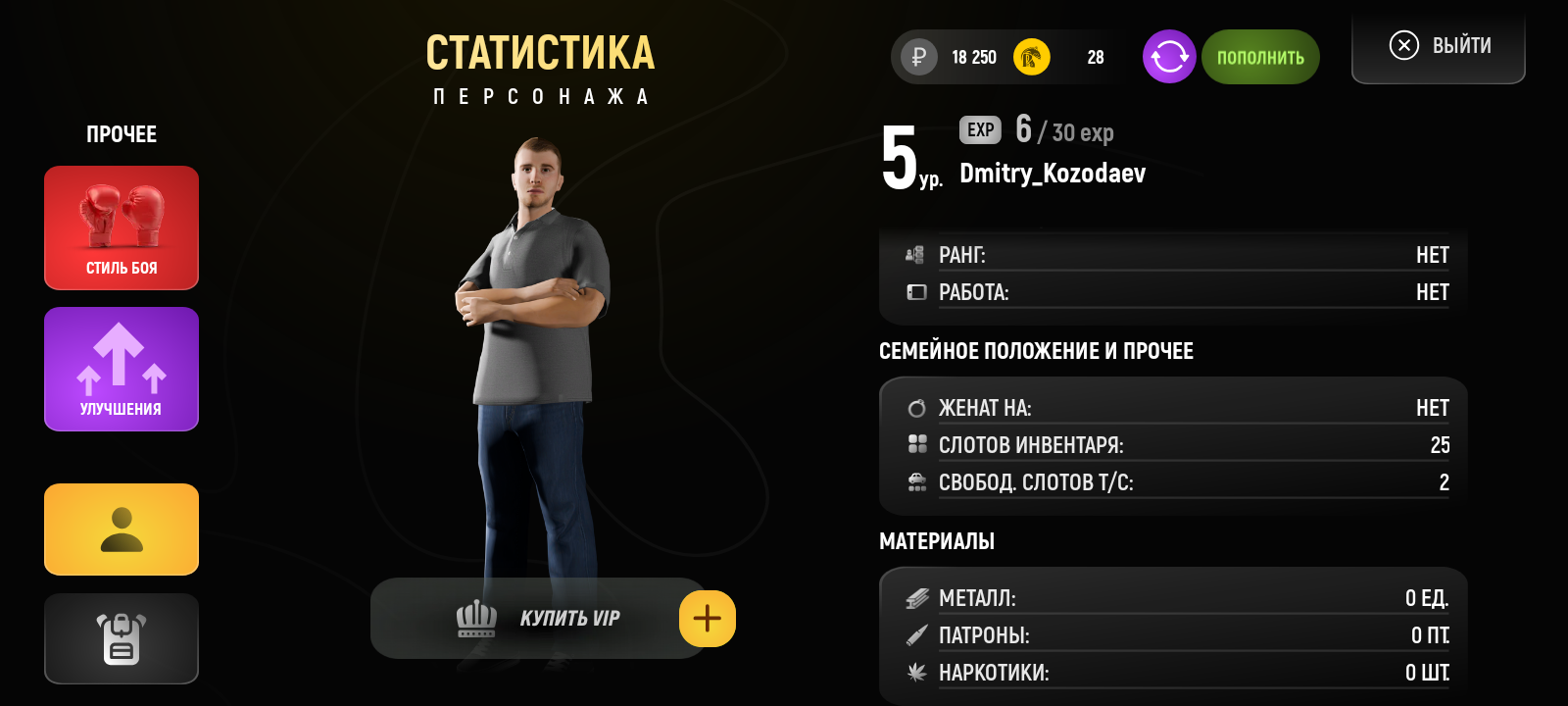
Task: Click the EXP badge near level 5
Action: point(979,129)
